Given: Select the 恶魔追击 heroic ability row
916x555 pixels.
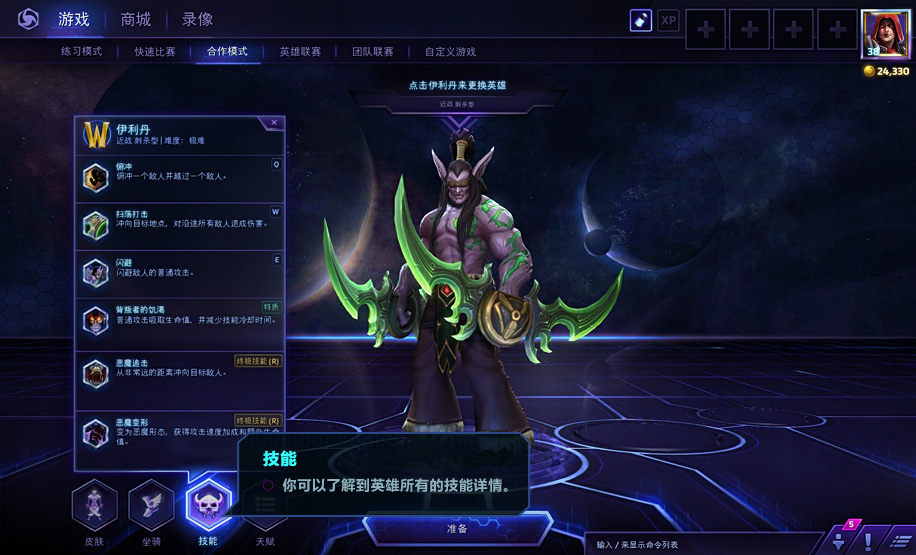Looking at the screenshot, I should [x=180, y=372].
